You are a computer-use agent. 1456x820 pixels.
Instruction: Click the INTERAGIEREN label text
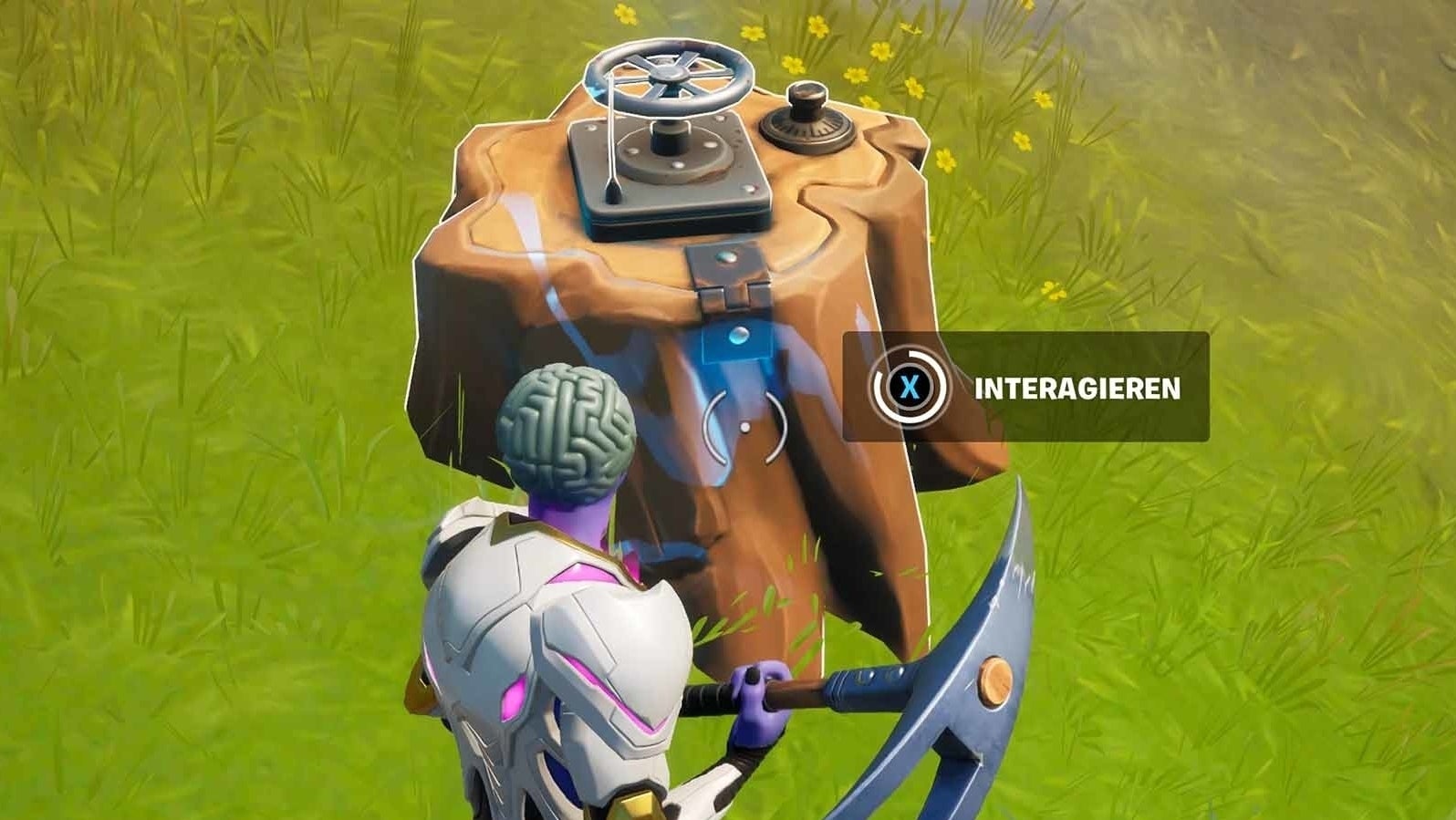click(1076, 387)
